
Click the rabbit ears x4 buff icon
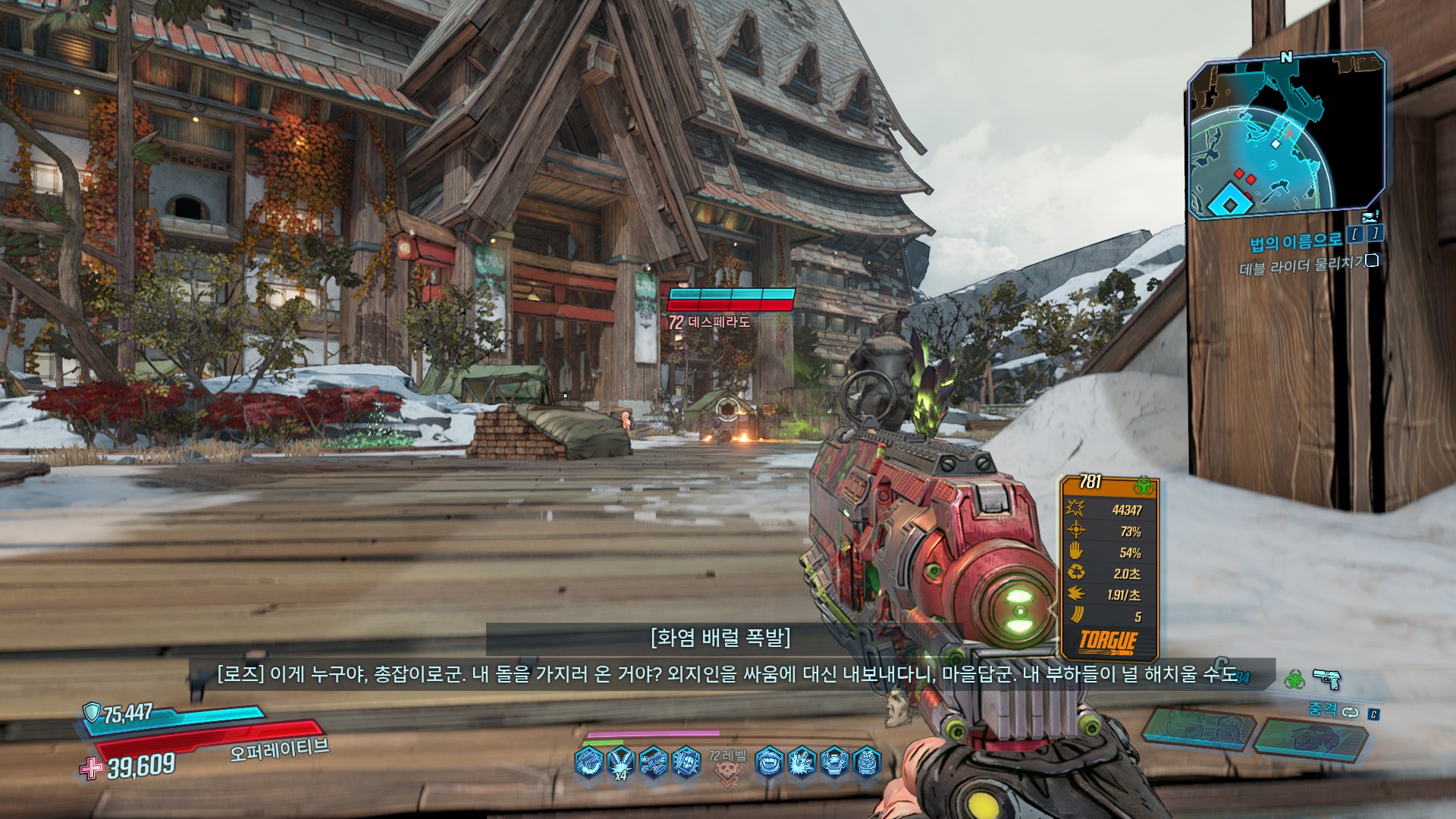(621, 761)
